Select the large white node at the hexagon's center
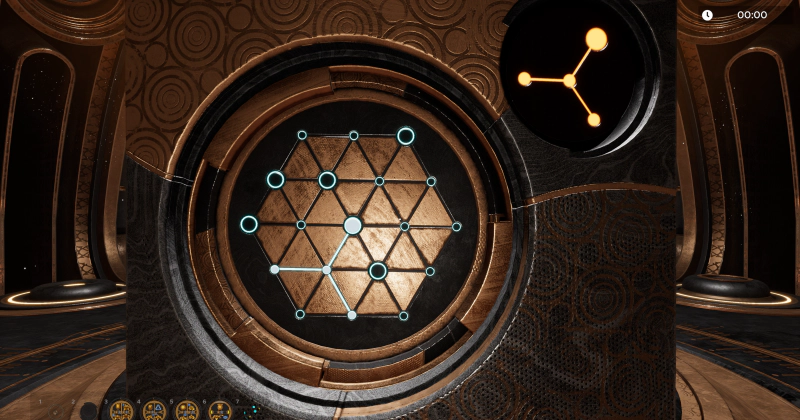 pyautogui.click(x=353, y=225)
